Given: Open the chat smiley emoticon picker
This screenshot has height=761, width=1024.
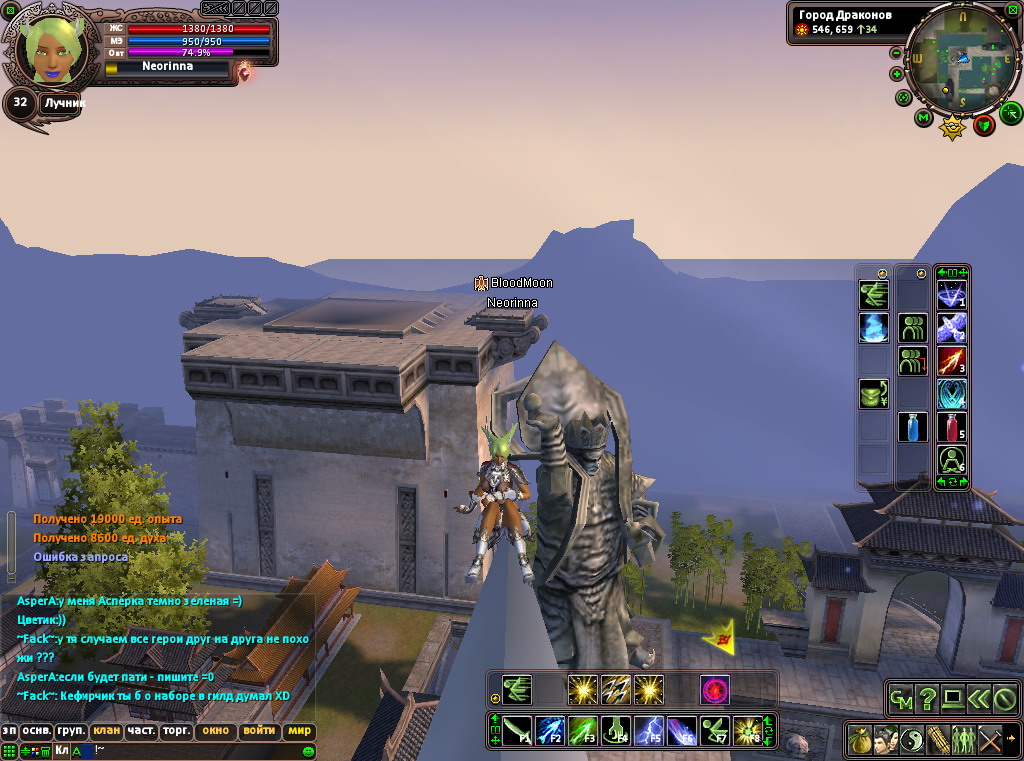Looking at the screenshot, I should [309, 750].
